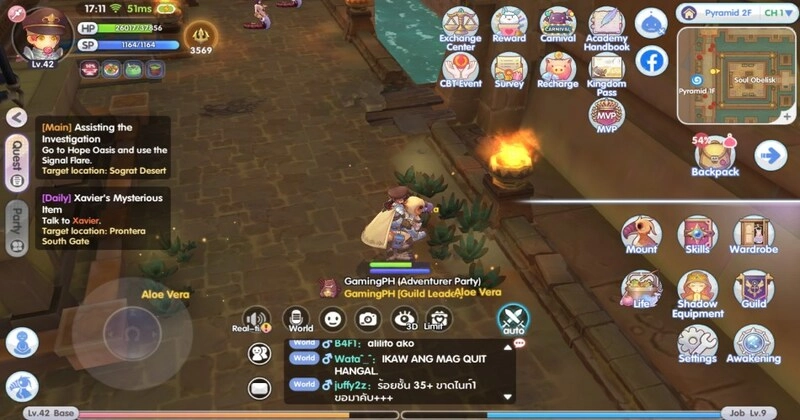Open the Mount menu

[641, 233]
